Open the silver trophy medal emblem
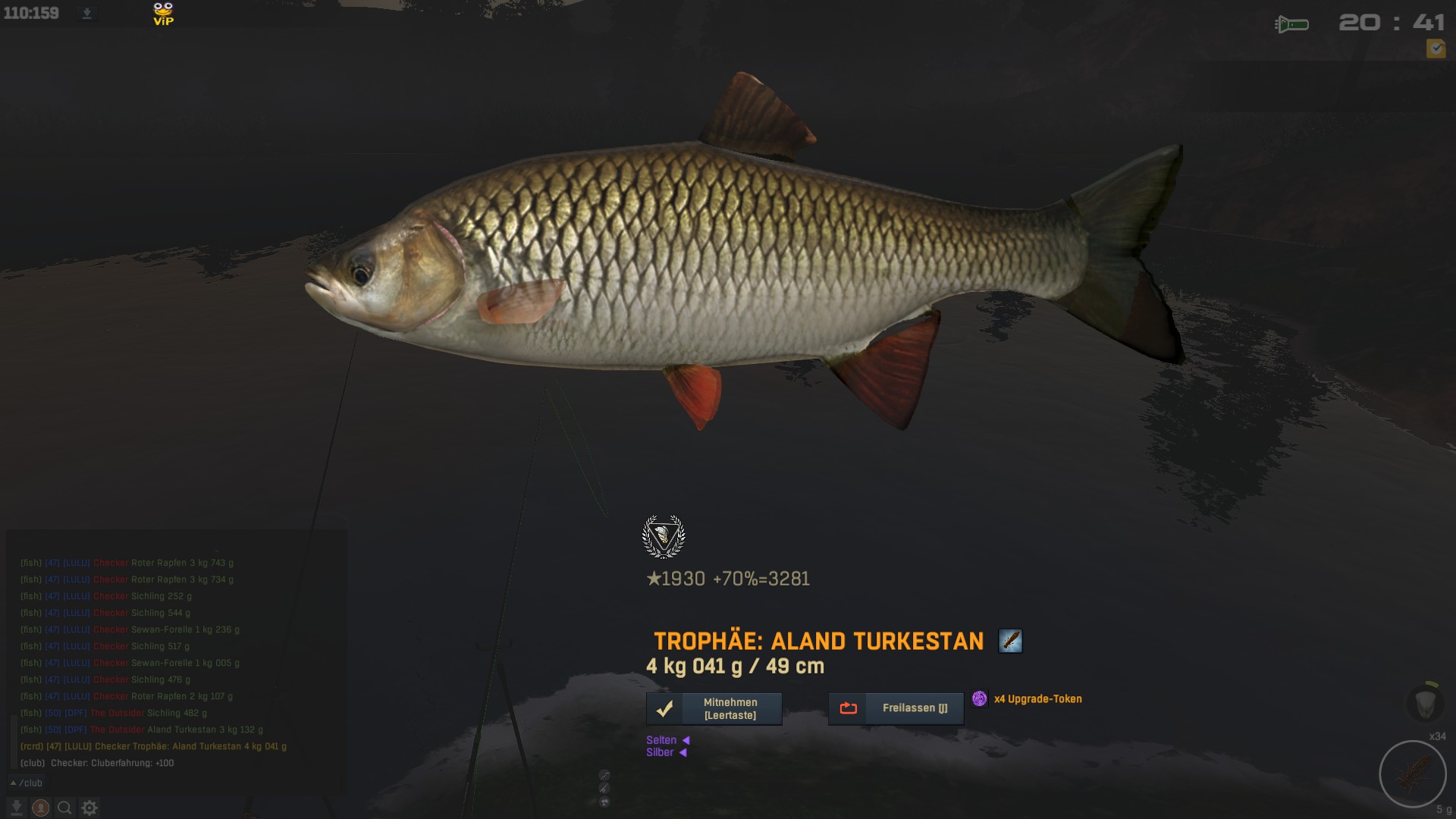1456x819 pixels. (x=664, y=537)
